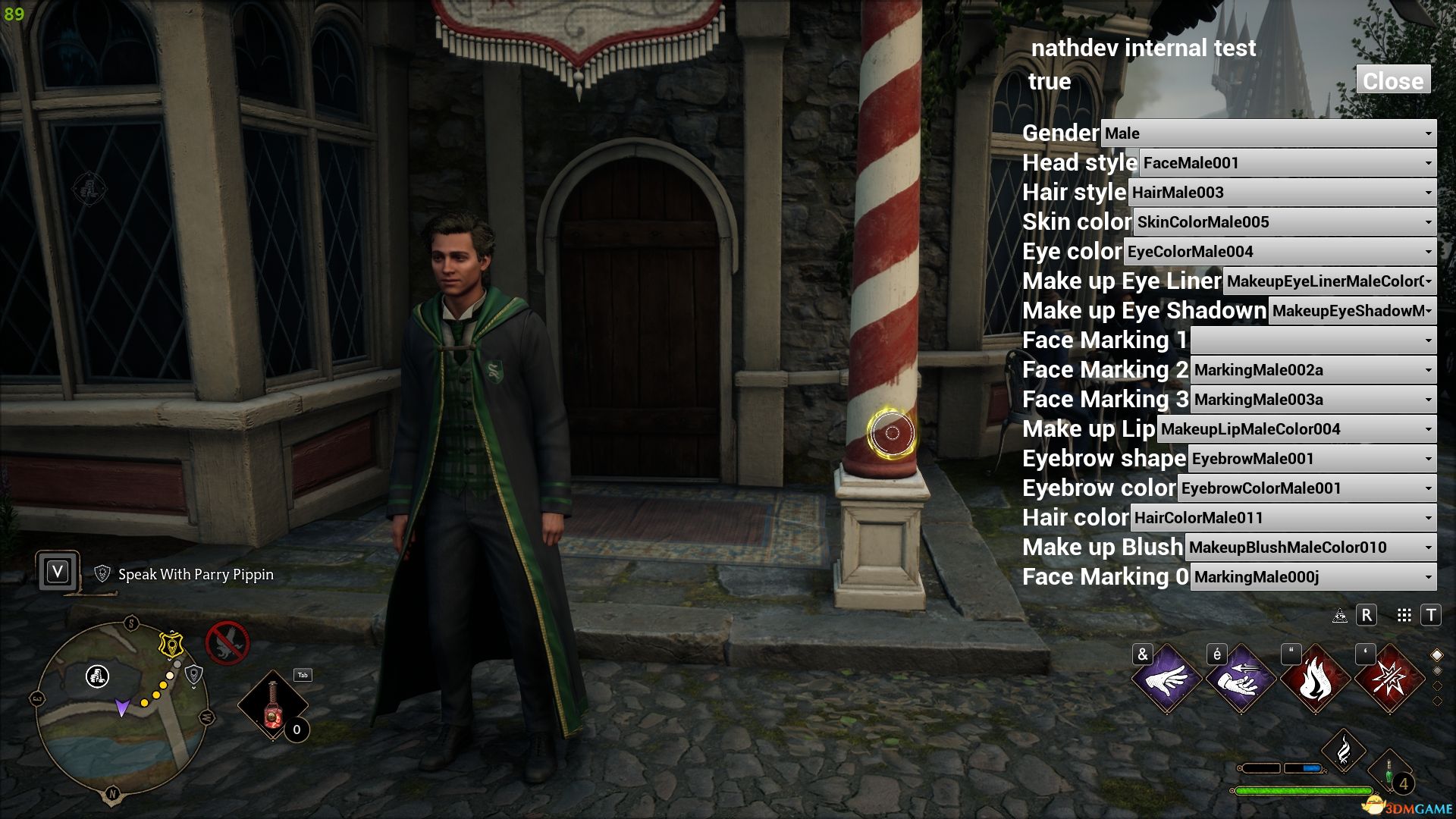
Task: Open the Face Marking 2 dropdown
Action: click(x=1313, y=370)
